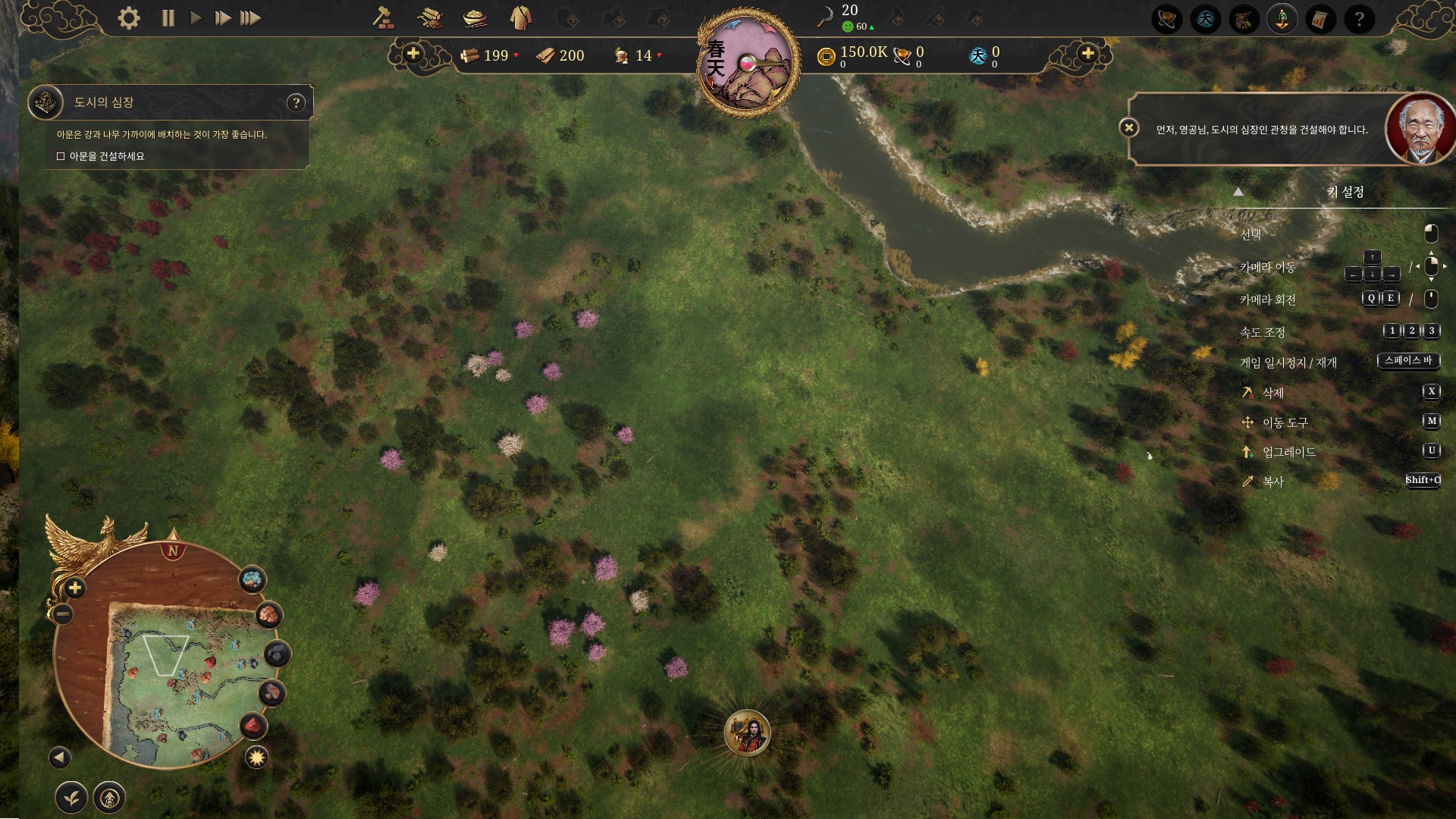The image size is (1456, 819).
Task: Click the leaf sprout button below minimap
Action: point(71,798)
